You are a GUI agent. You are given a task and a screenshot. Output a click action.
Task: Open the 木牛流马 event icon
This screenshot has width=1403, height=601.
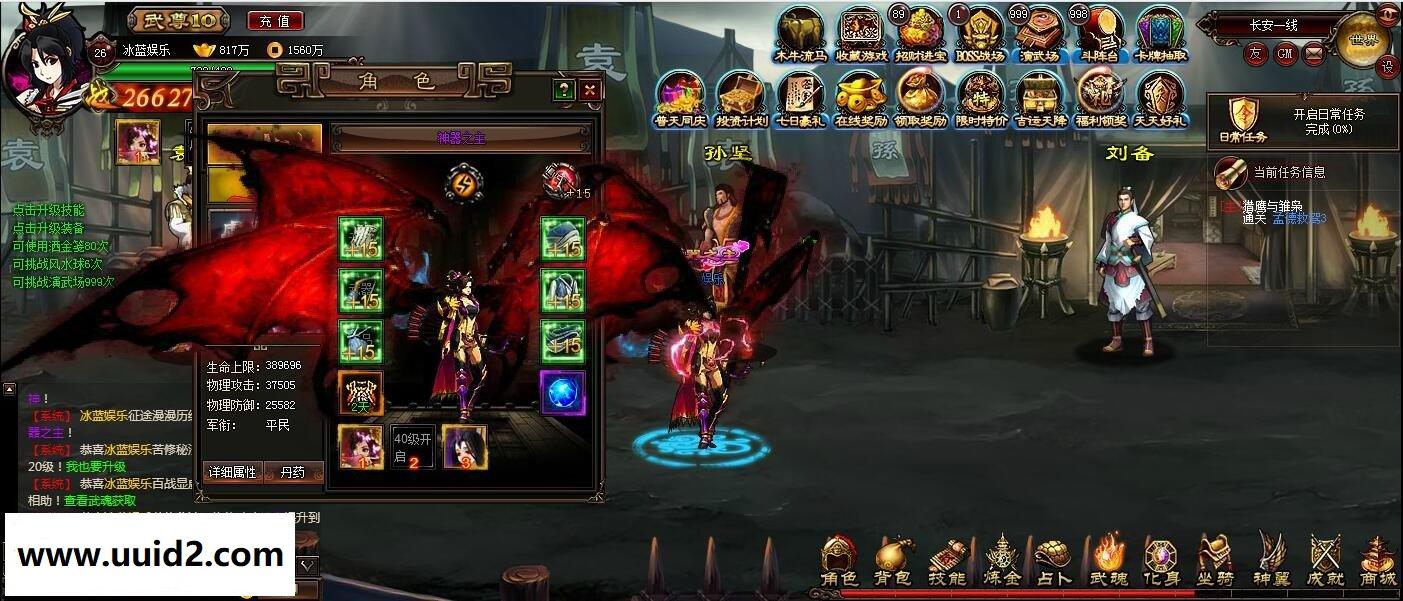(800, 35)
